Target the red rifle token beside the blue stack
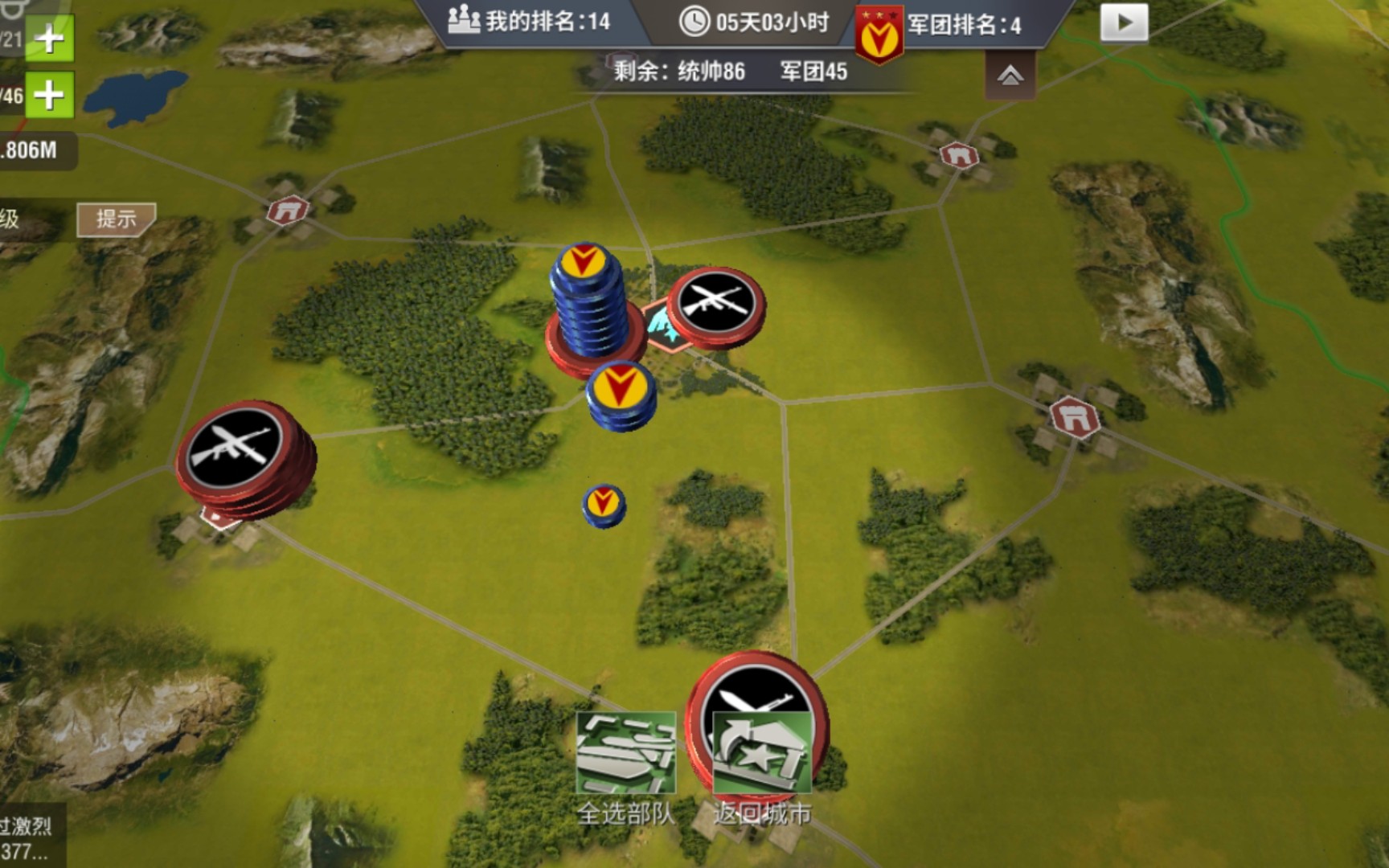Viewport: 1389px width, 868px height. coord(716,305)
